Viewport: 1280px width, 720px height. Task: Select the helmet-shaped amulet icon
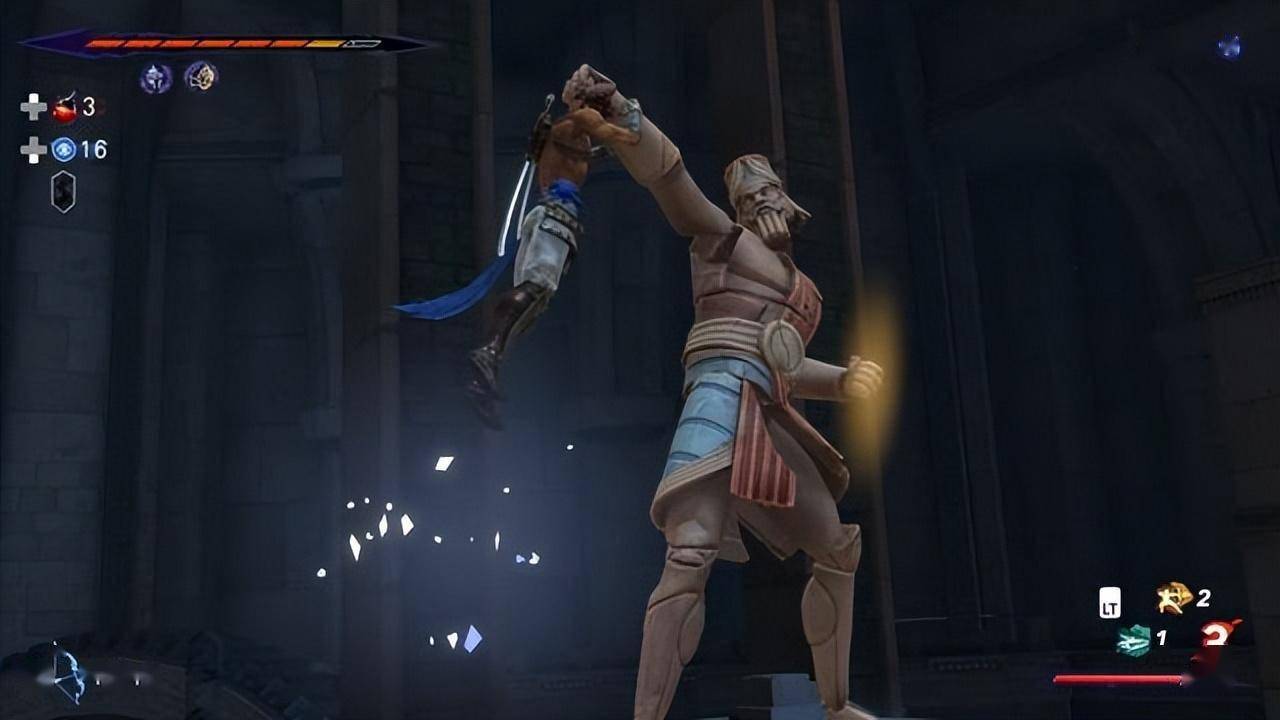[155, 77]
